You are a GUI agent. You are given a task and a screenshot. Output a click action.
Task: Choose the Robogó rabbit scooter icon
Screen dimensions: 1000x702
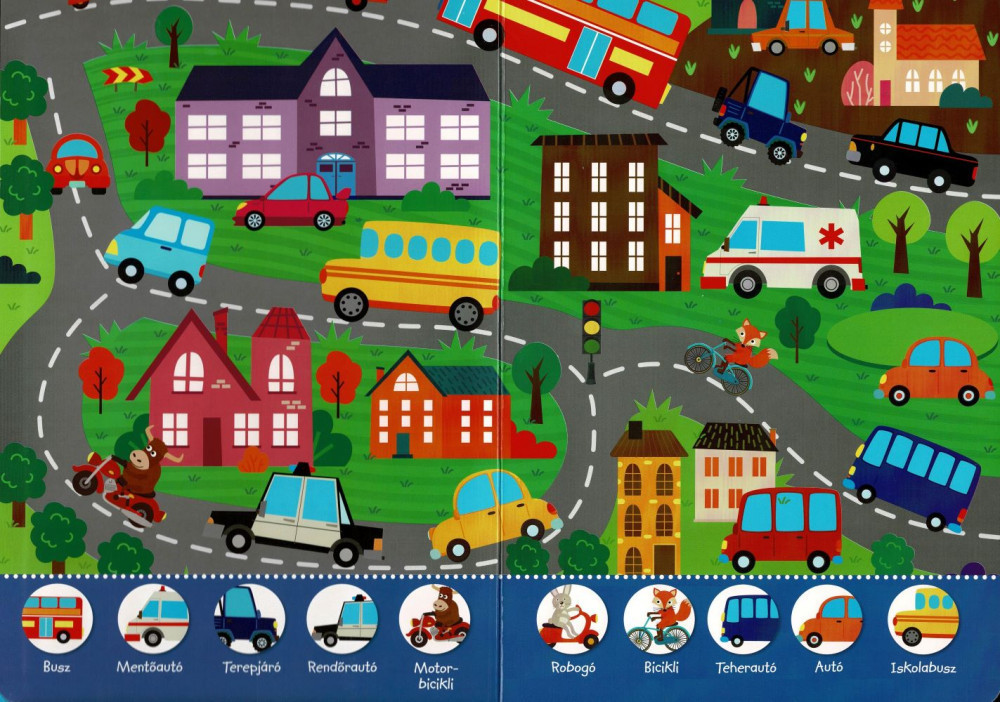[572, 619]
